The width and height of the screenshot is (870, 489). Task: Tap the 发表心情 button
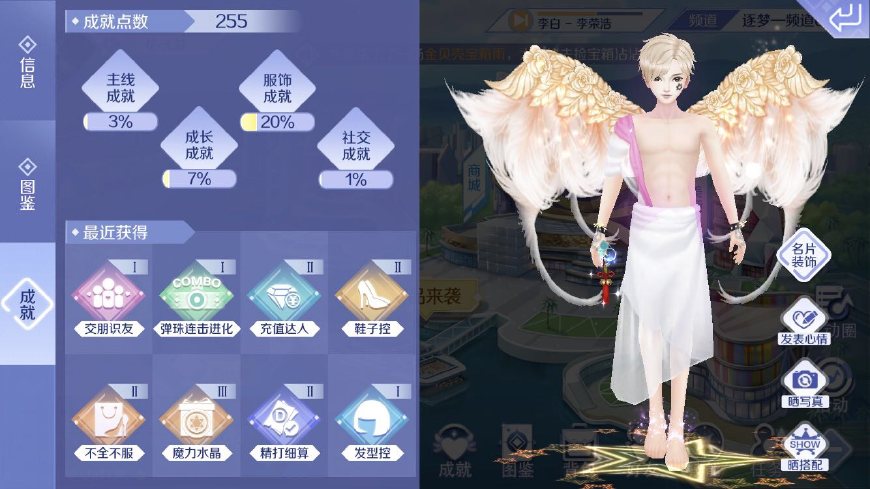805,322
